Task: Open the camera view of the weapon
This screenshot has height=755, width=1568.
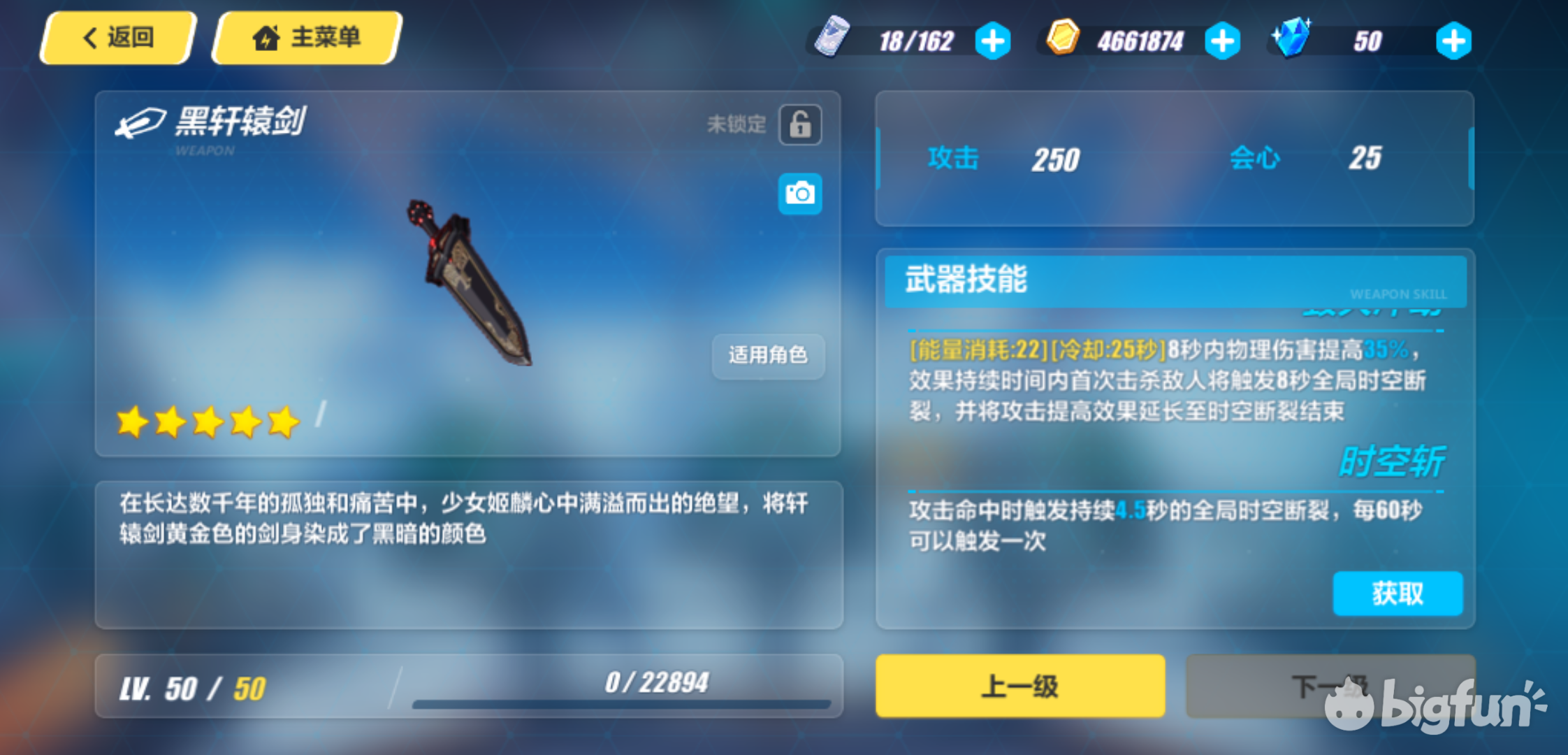Action: coord(800,193)
